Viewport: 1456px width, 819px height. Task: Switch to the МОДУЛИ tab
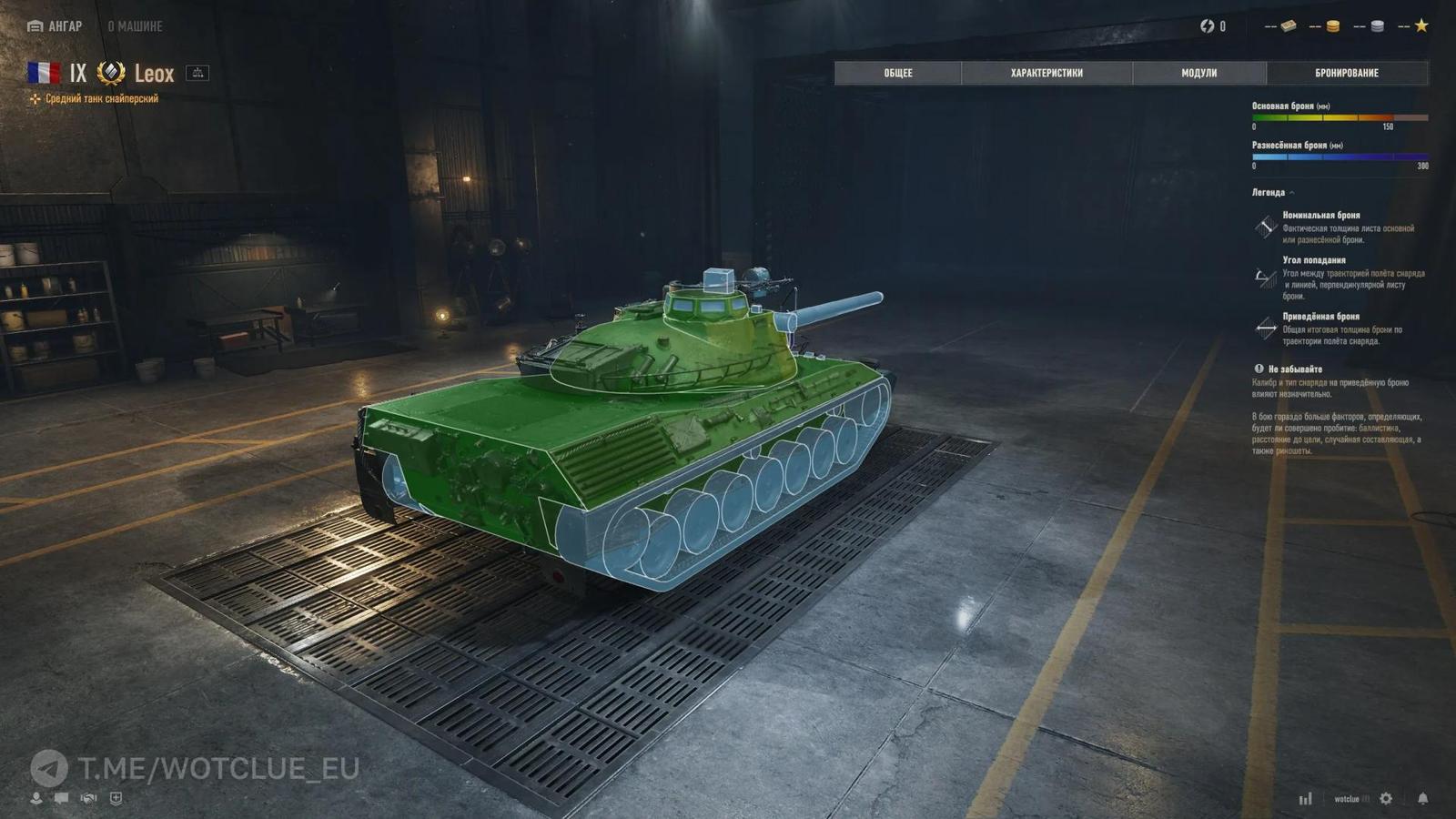(1198, 73)
